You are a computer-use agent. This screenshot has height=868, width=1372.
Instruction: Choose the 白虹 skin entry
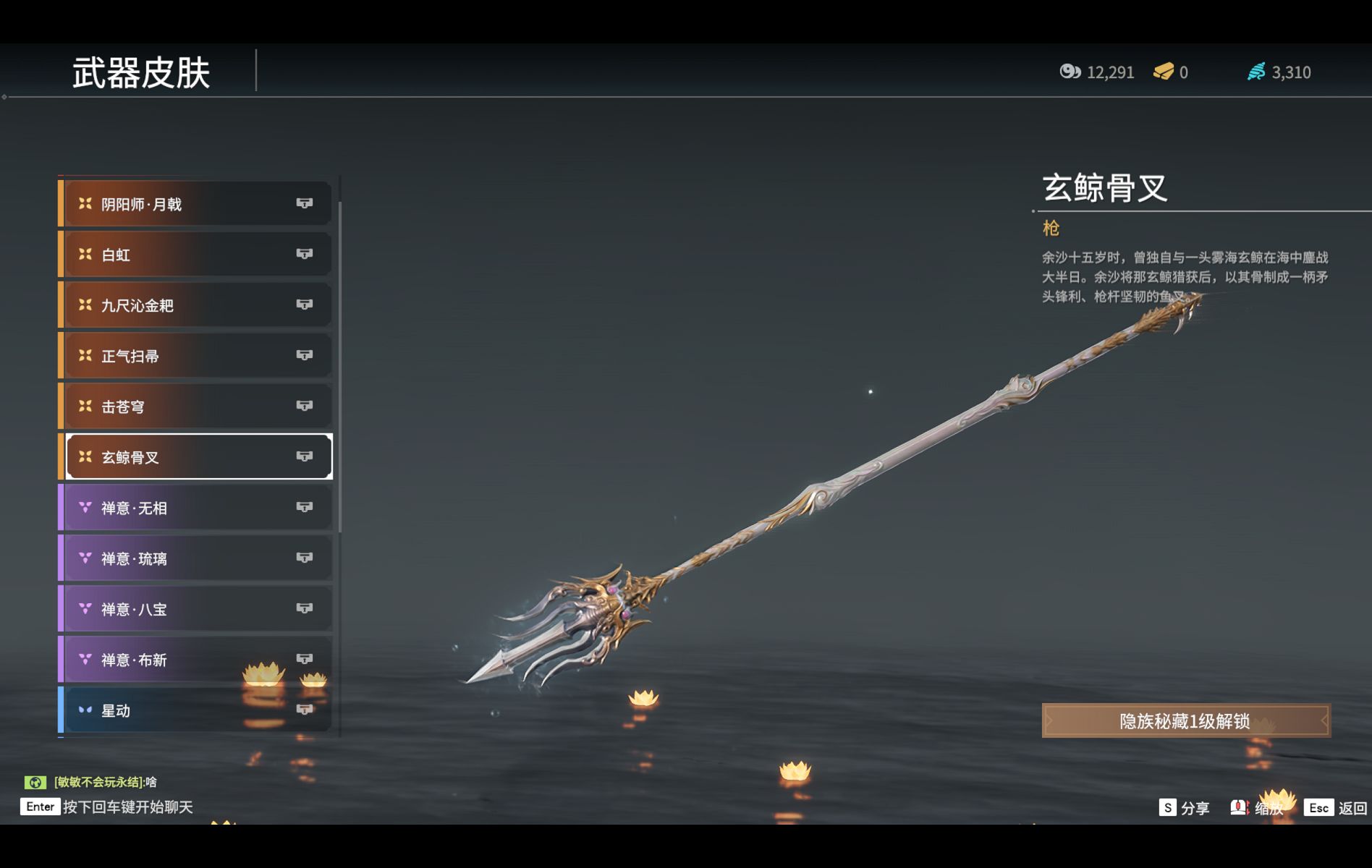click(197, 255)
